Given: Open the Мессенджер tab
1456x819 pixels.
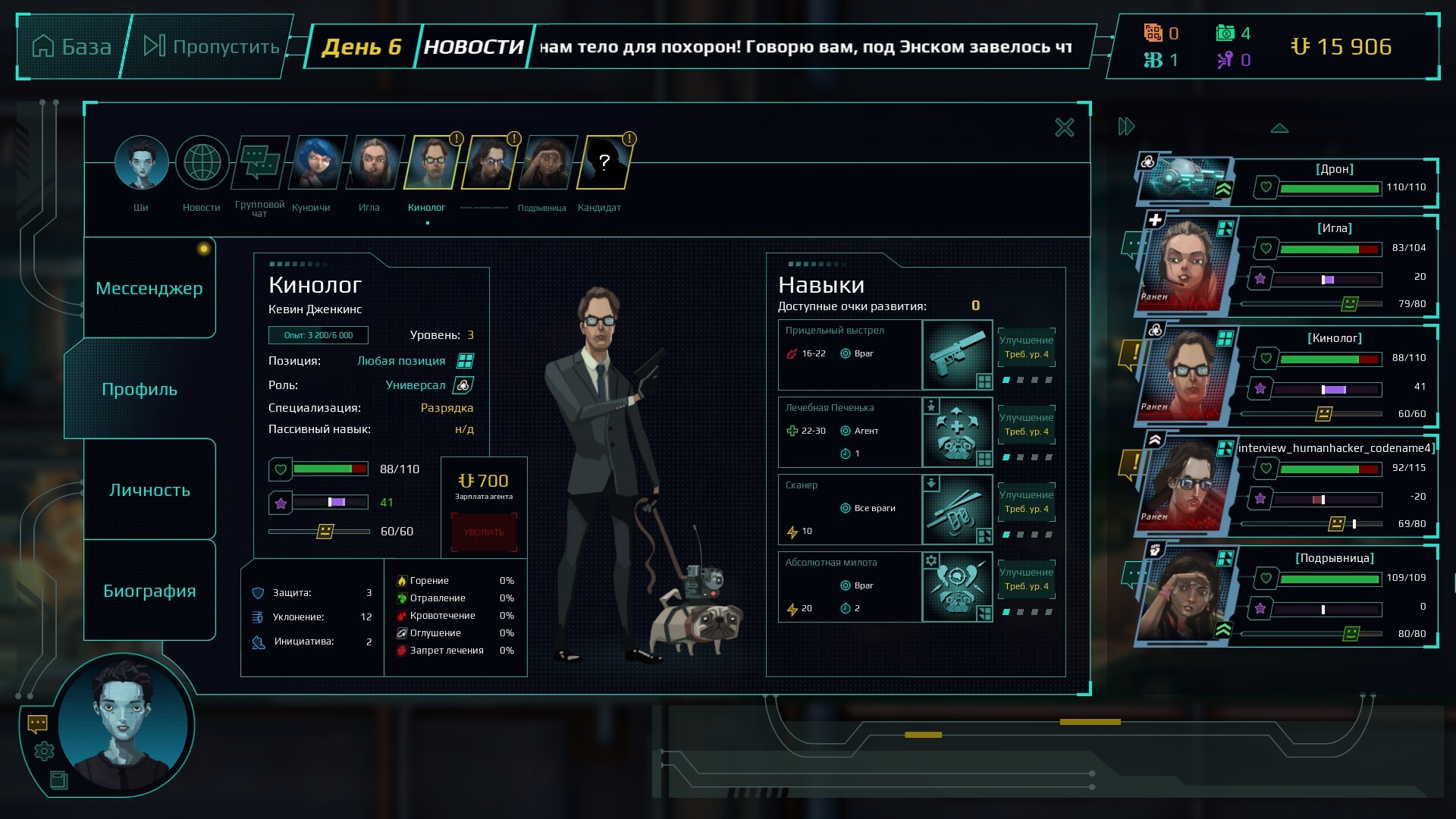Looking at the screenshot, I should point(149,288).
